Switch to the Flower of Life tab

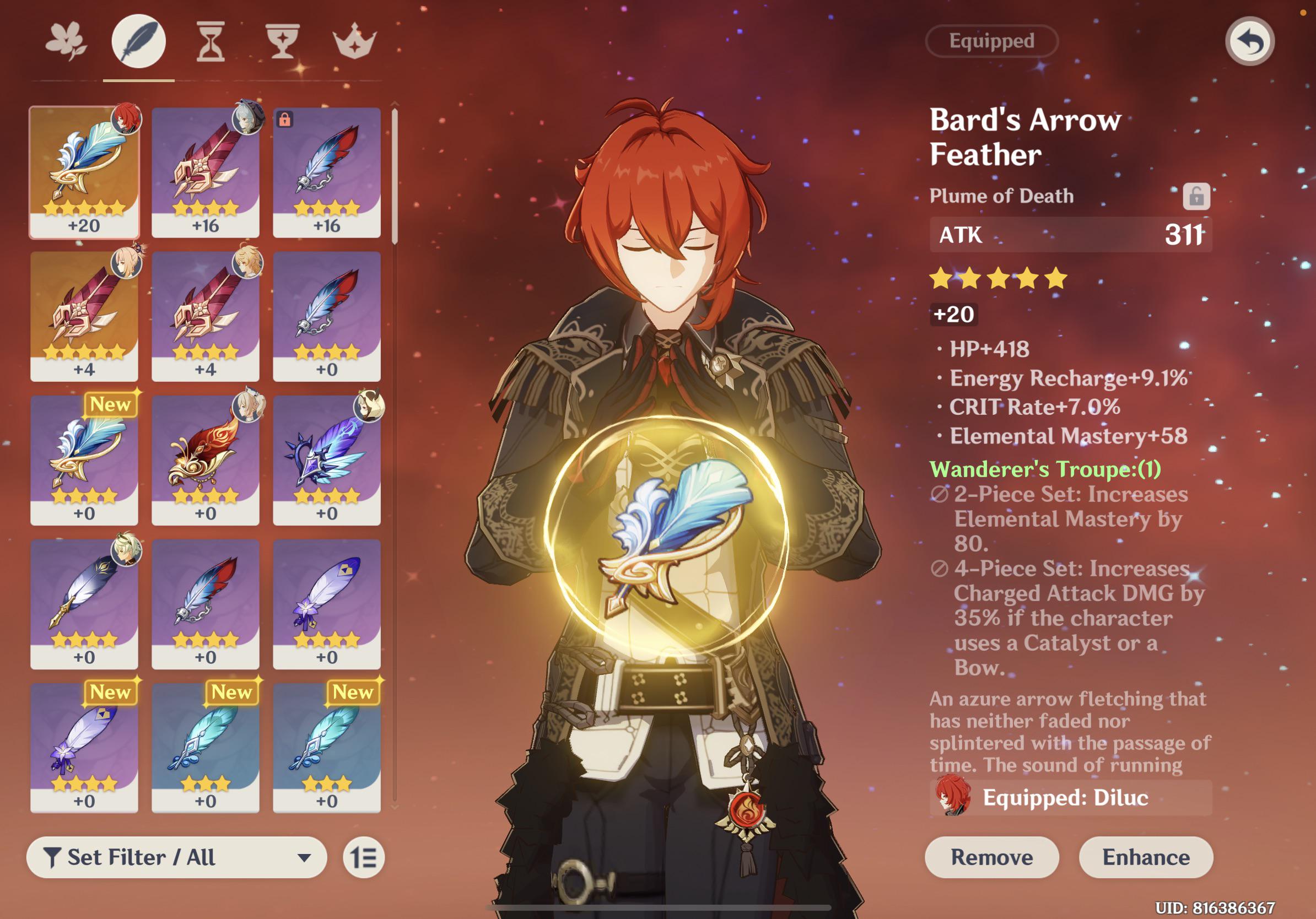[66, 41]
